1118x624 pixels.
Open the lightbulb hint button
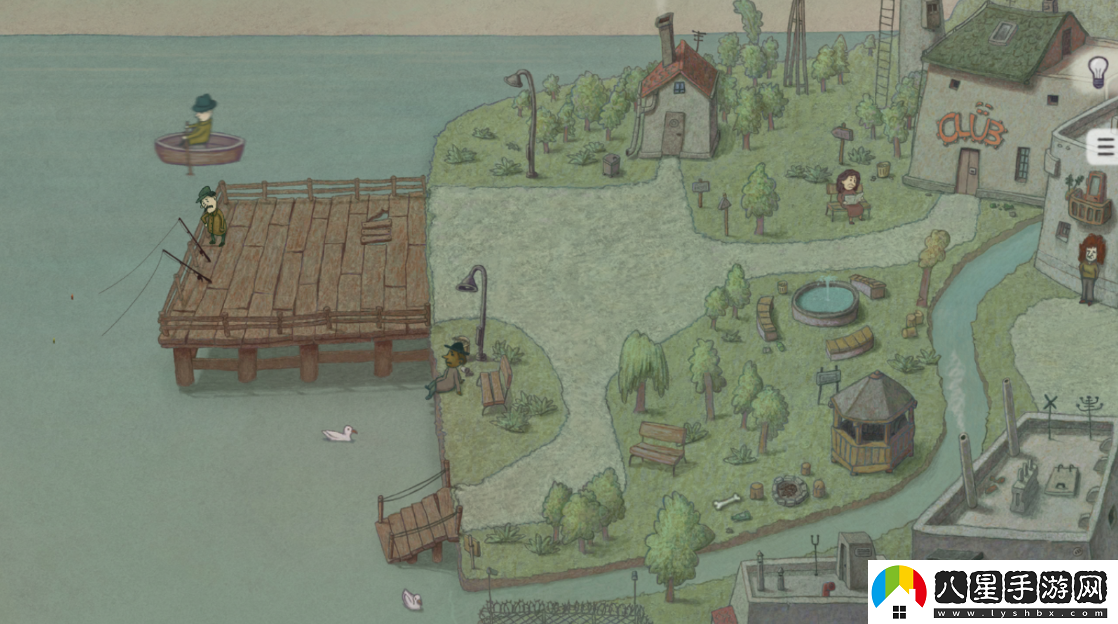1099,72
